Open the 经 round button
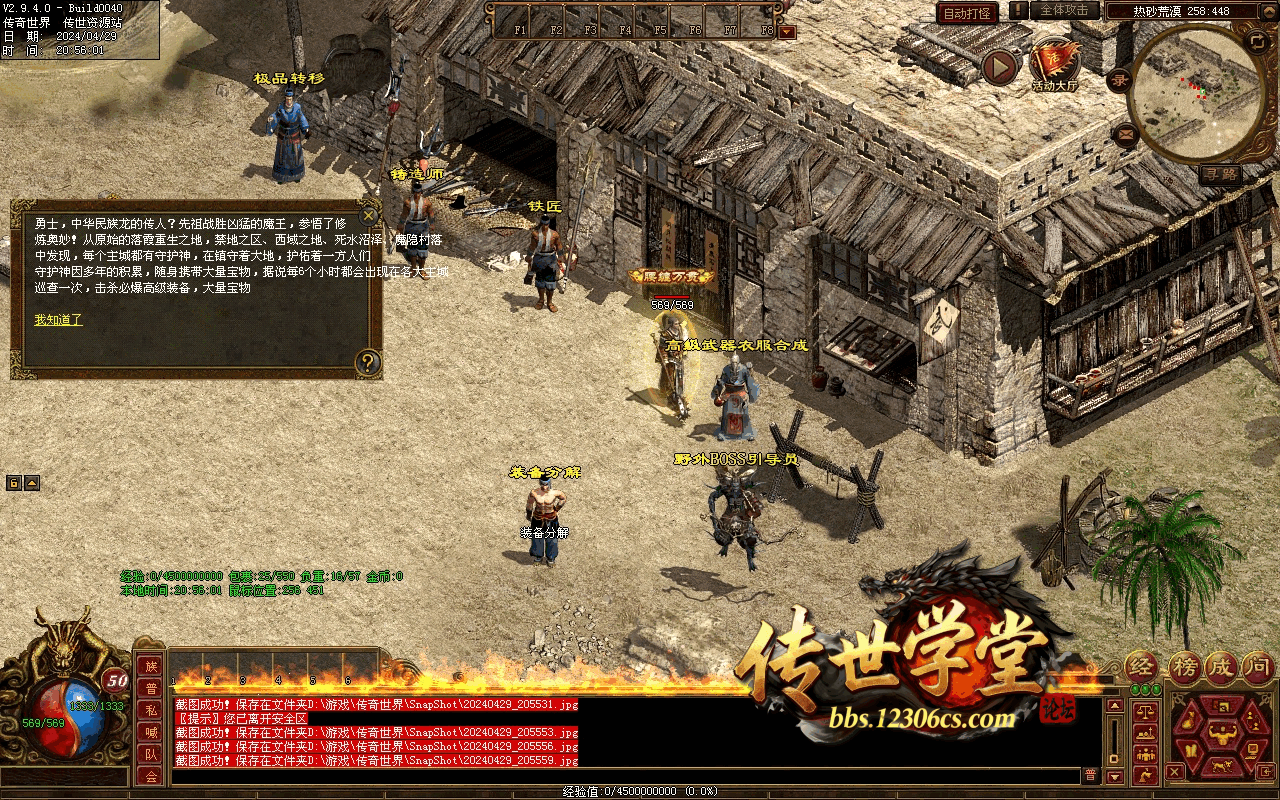The image size is (1280, 800). 1142,666
